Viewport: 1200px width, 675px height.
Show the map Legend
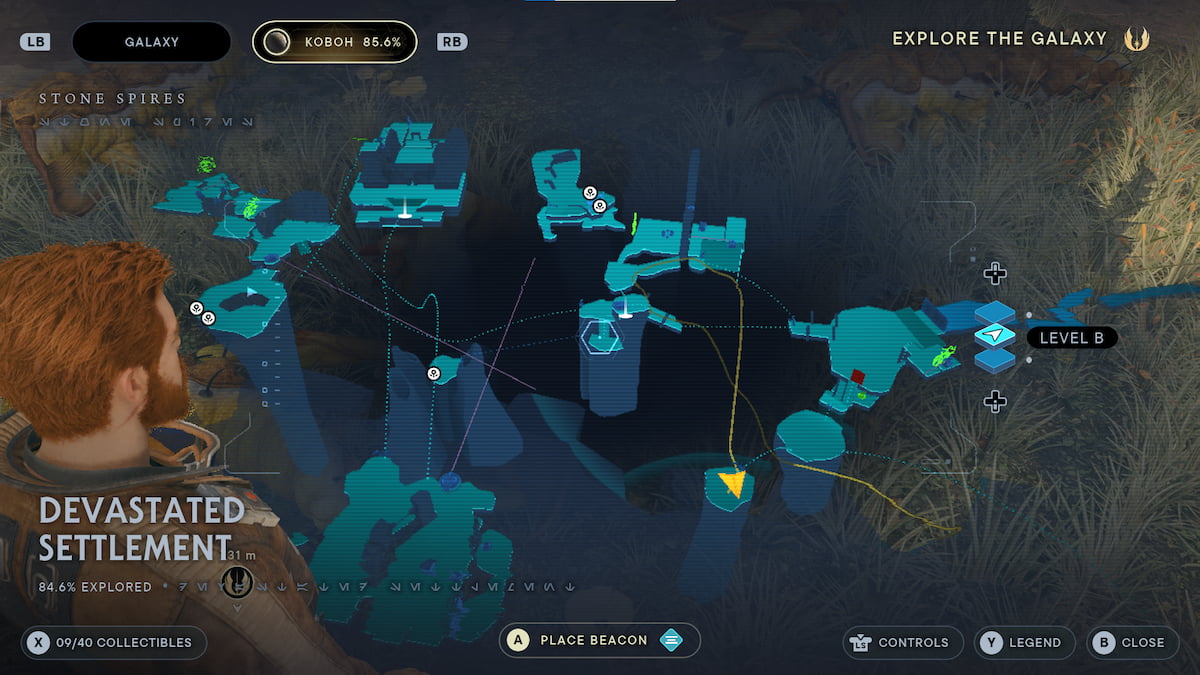pyautogui.click(x=1024, y=642)
